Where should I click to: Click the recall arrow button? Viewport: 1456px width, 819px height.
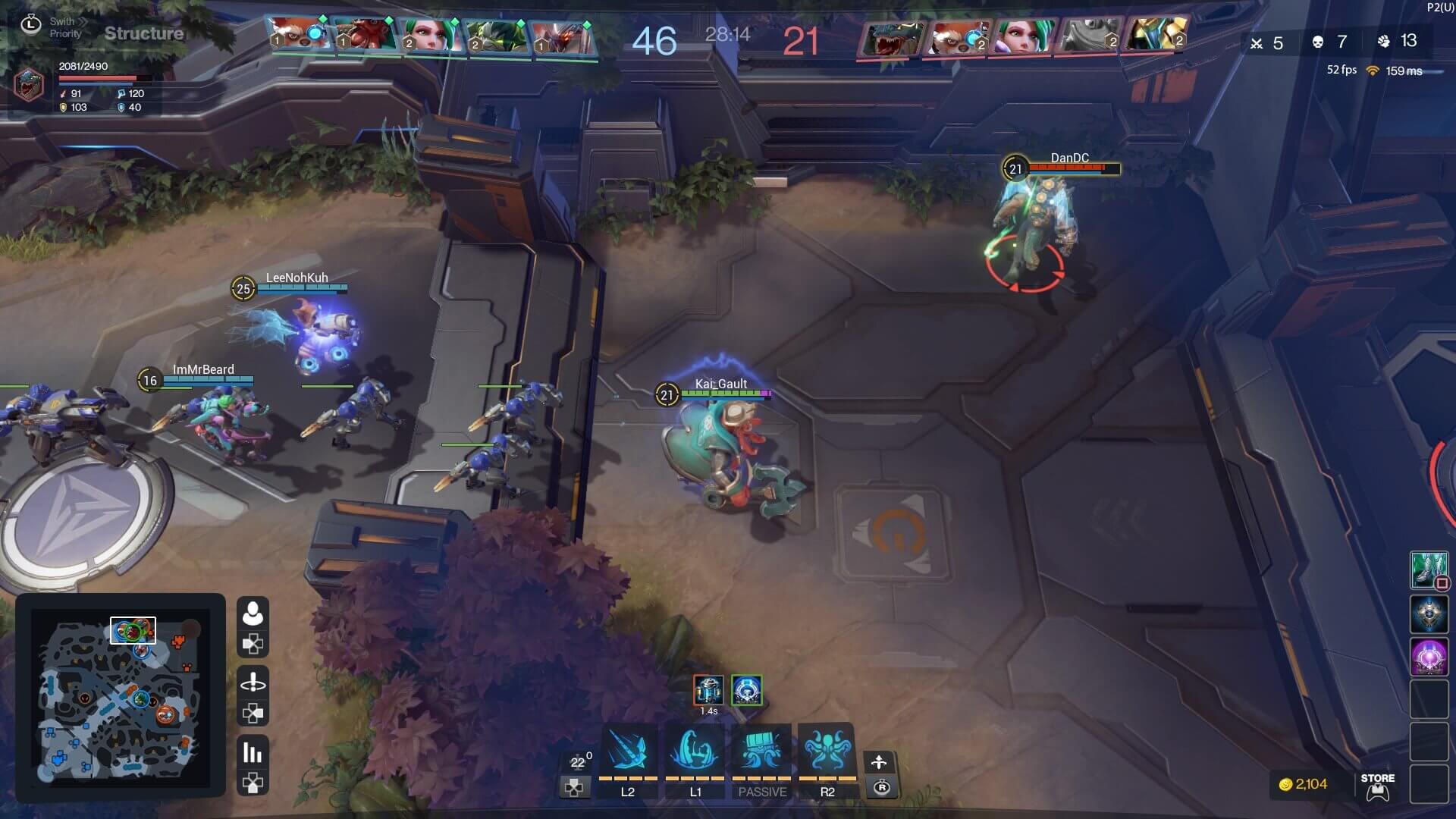coord(879,762)
